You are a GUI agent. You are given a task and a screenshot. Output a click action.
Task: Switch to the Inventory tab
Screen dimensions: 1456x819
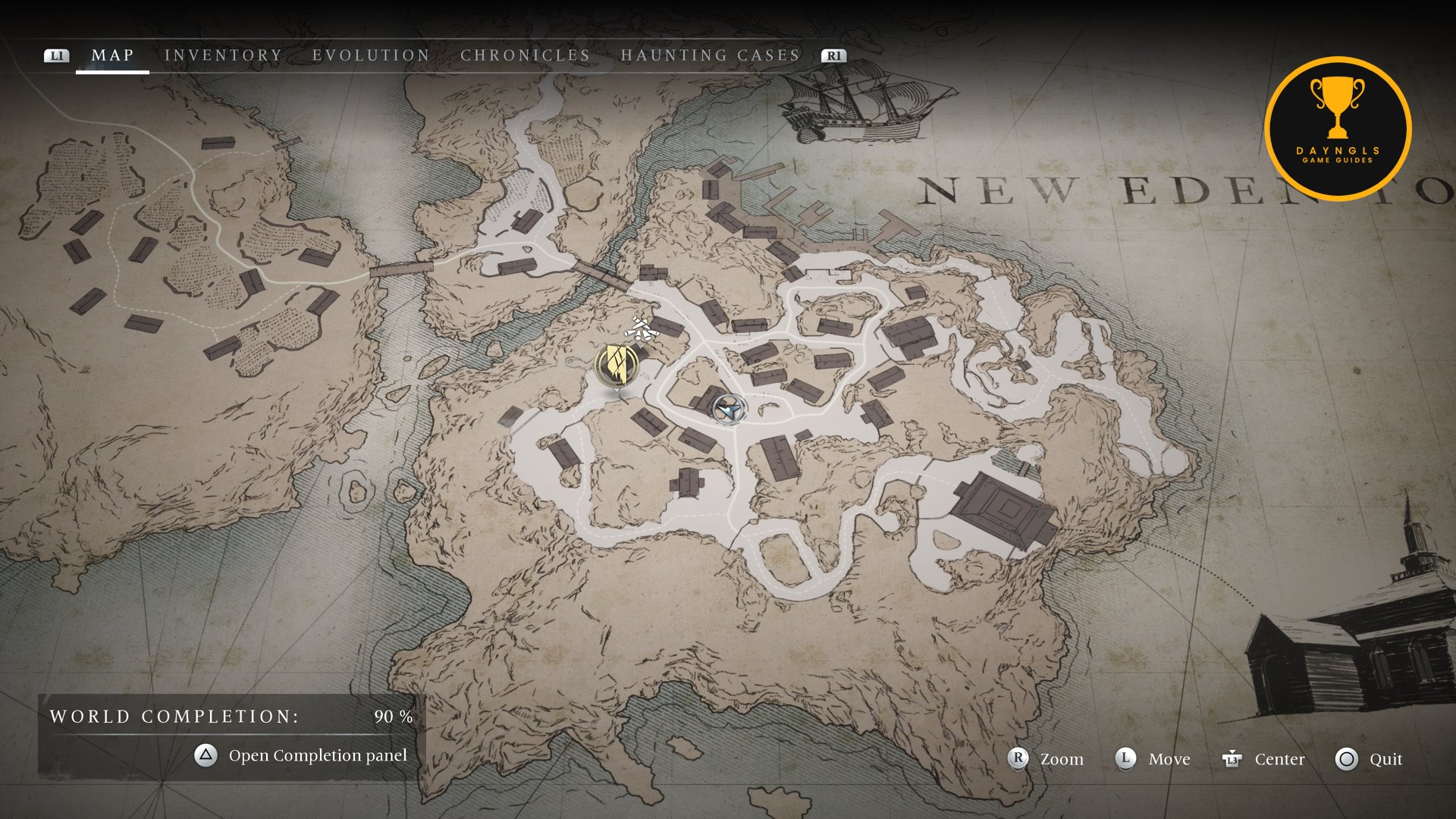(223, 55)
